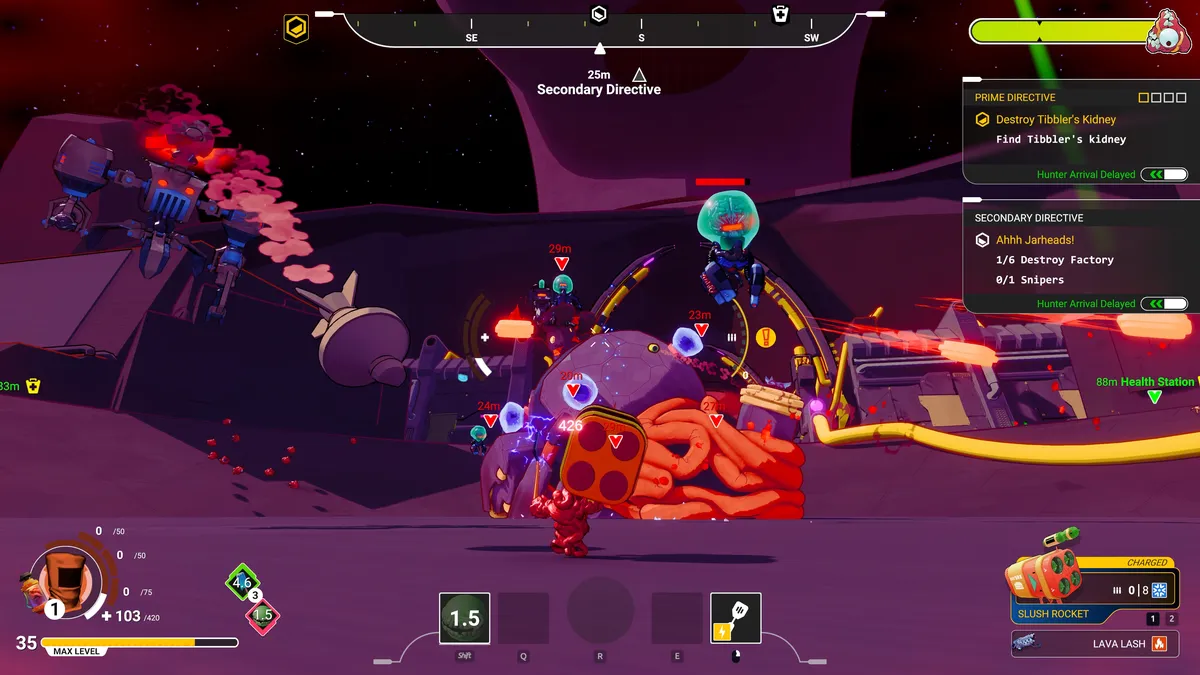Select the green Health Station waypoint label
This screenshot has height=675, width=1200.
pos(1157,382)
